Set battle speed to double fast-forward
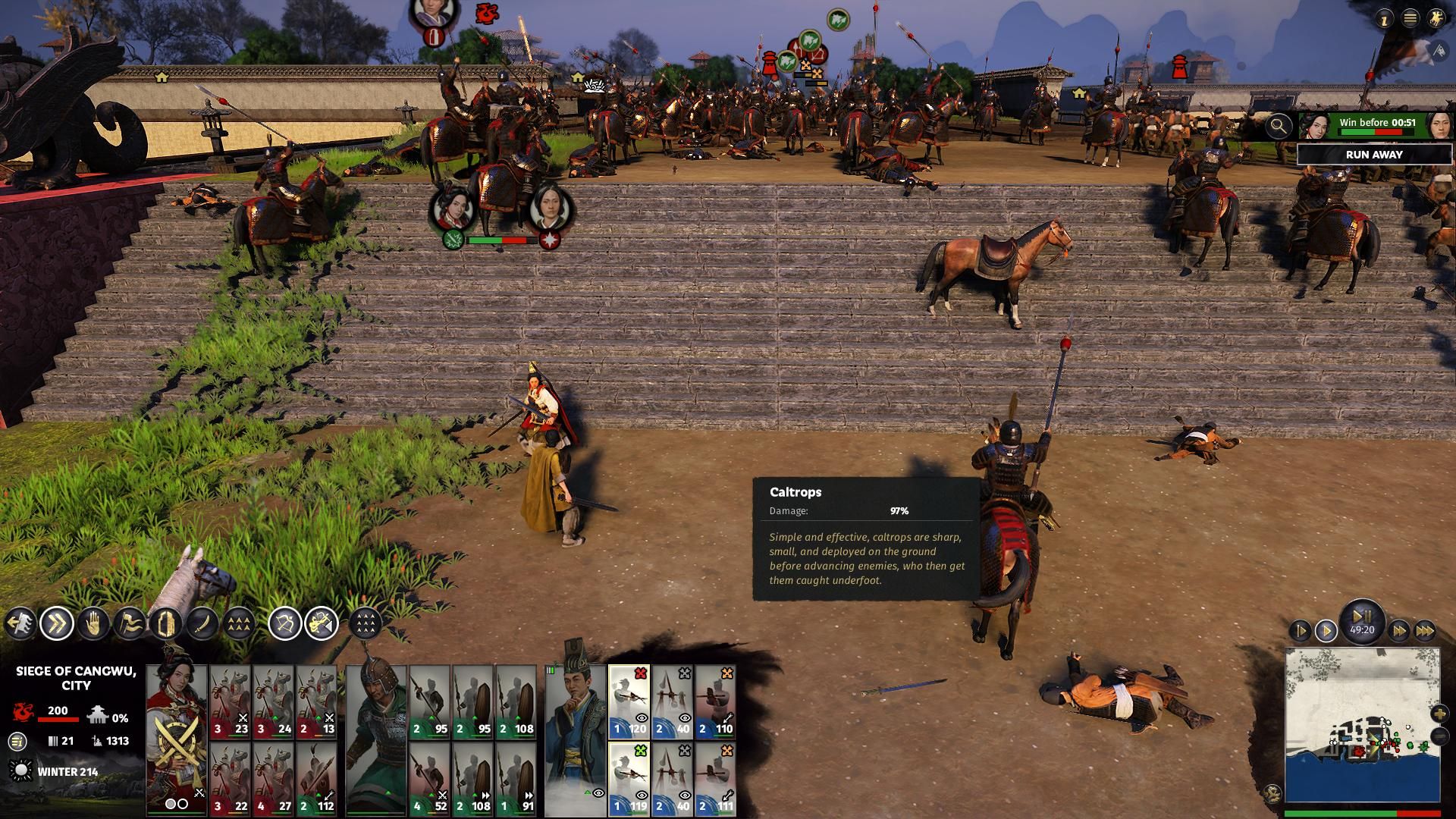1456x819 pixels. [x=1399, y=631]
